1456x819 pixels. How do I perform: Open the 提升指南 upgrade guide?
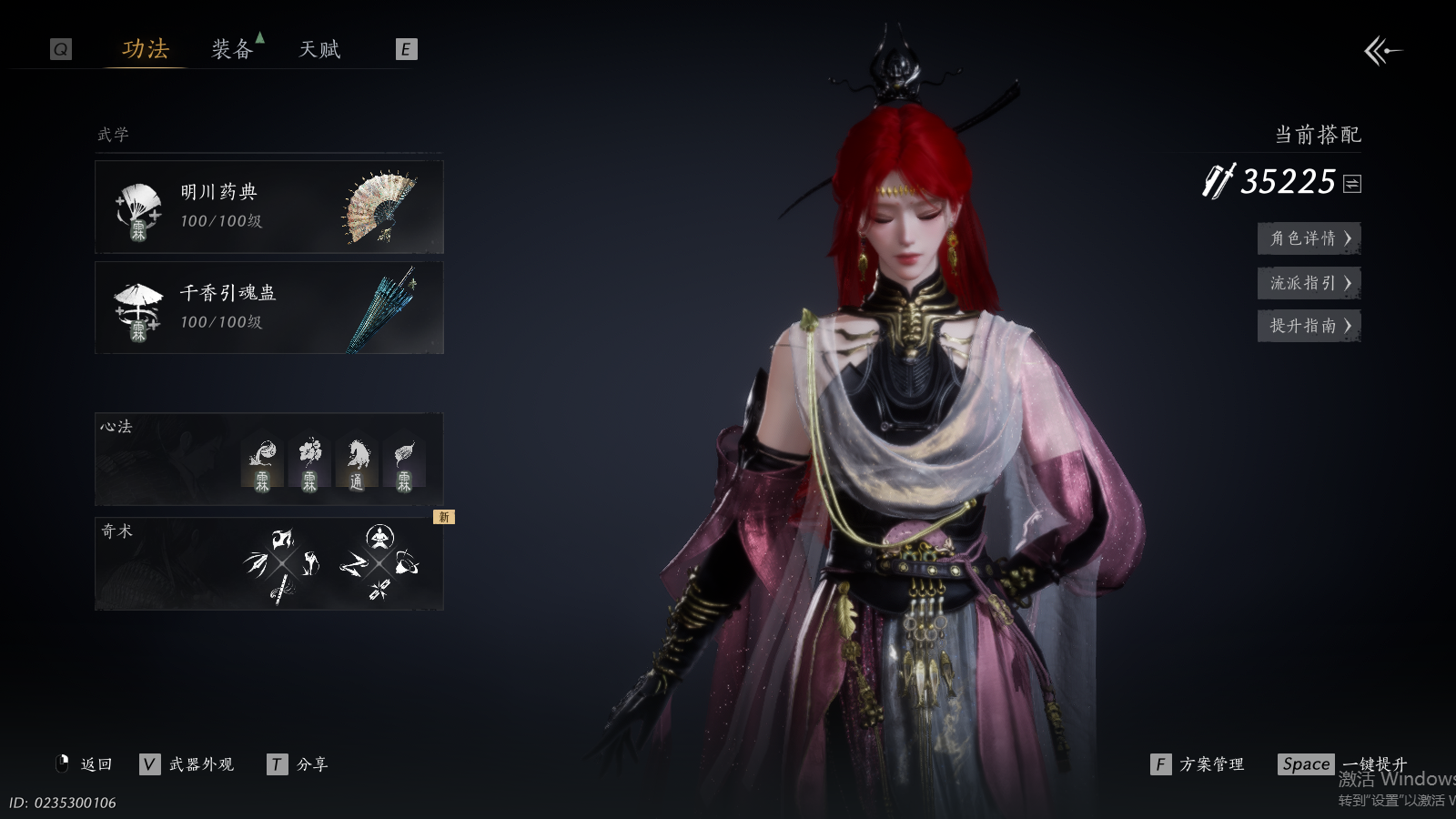click(1309, 326)
